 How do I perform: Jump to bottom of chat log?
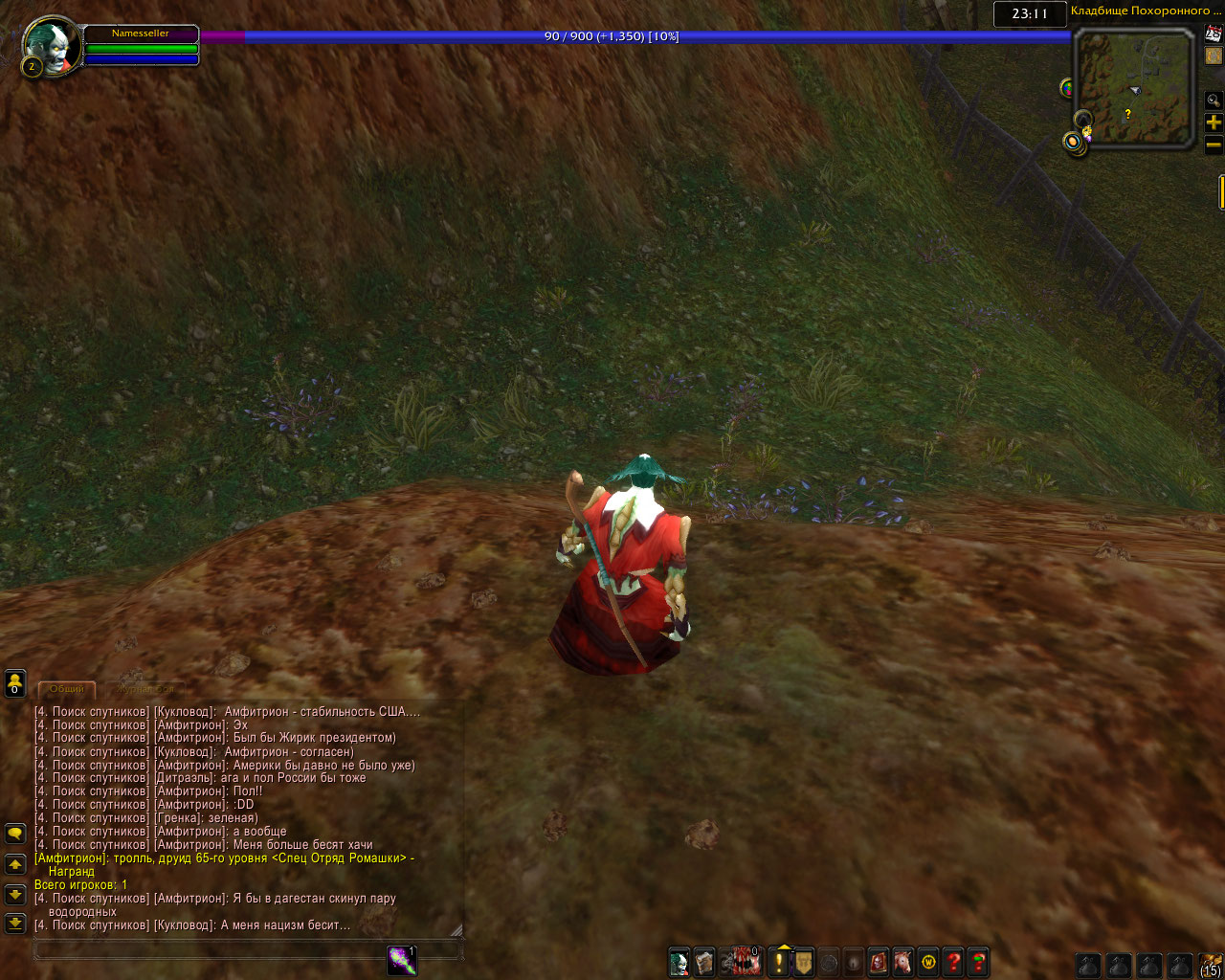pyautogui.click(x=15, y=924)
